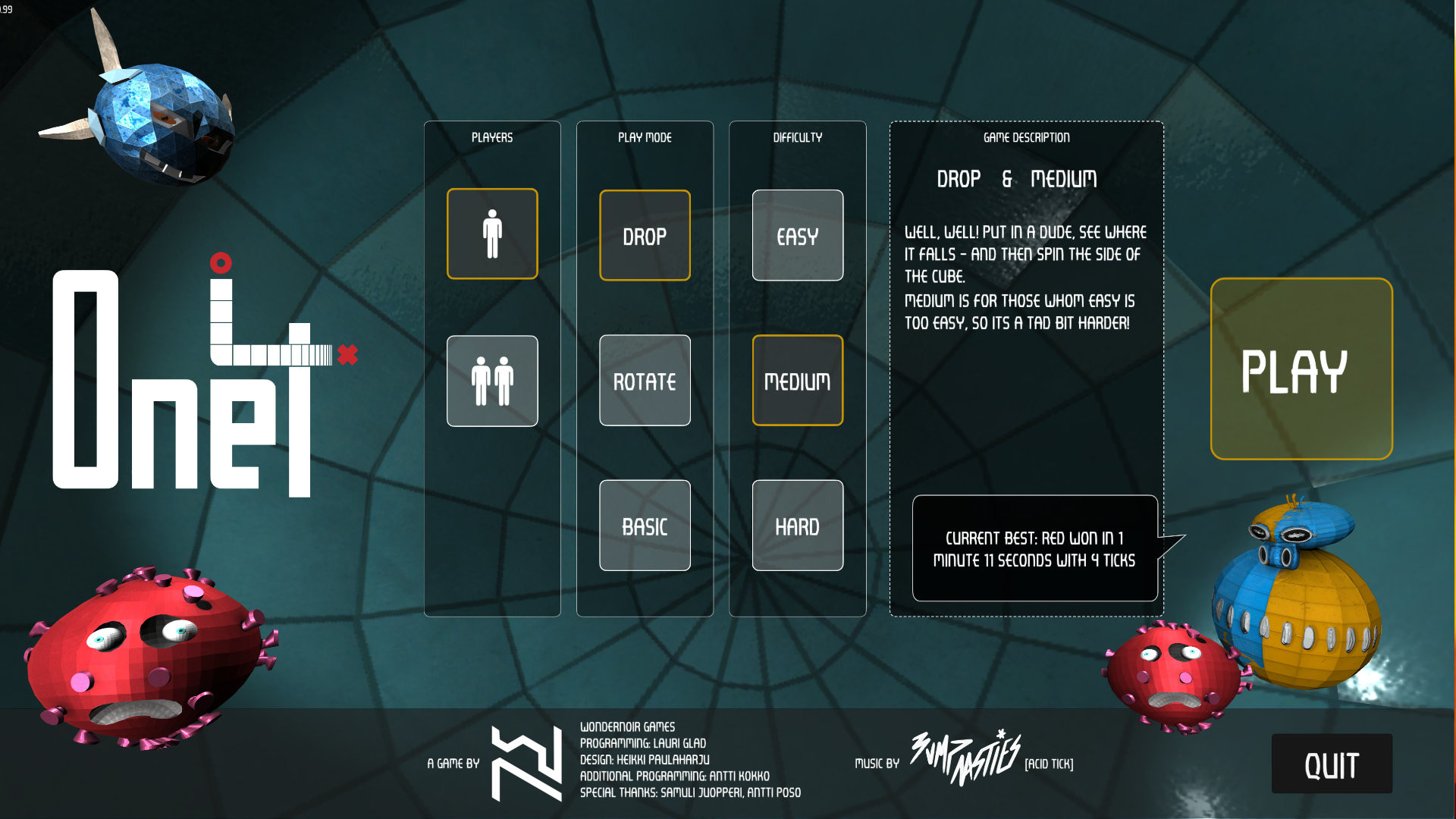Select two player mode

(492, 380)
